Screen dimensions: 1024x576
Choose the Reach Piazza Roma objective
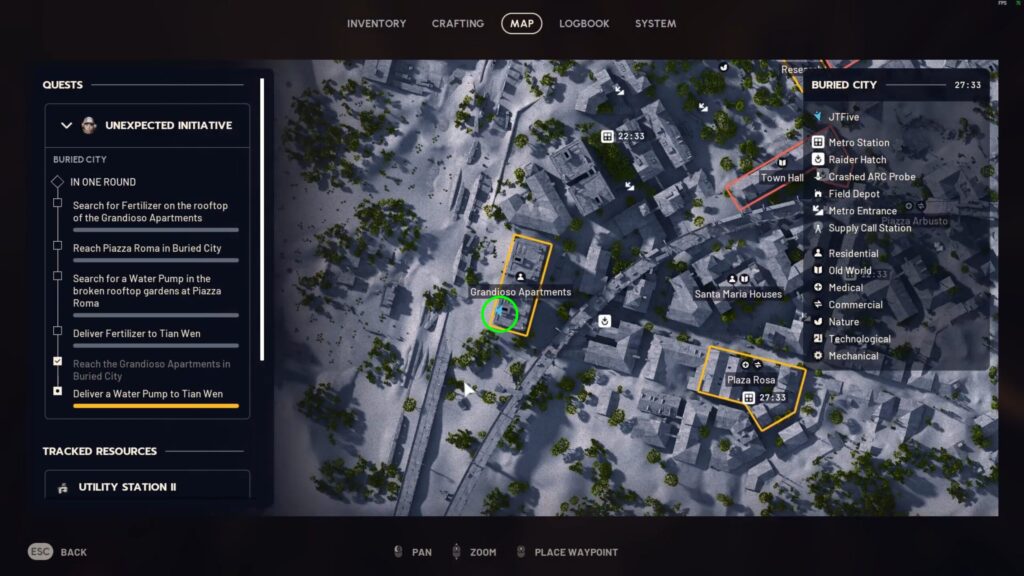(x=146, y=247)
